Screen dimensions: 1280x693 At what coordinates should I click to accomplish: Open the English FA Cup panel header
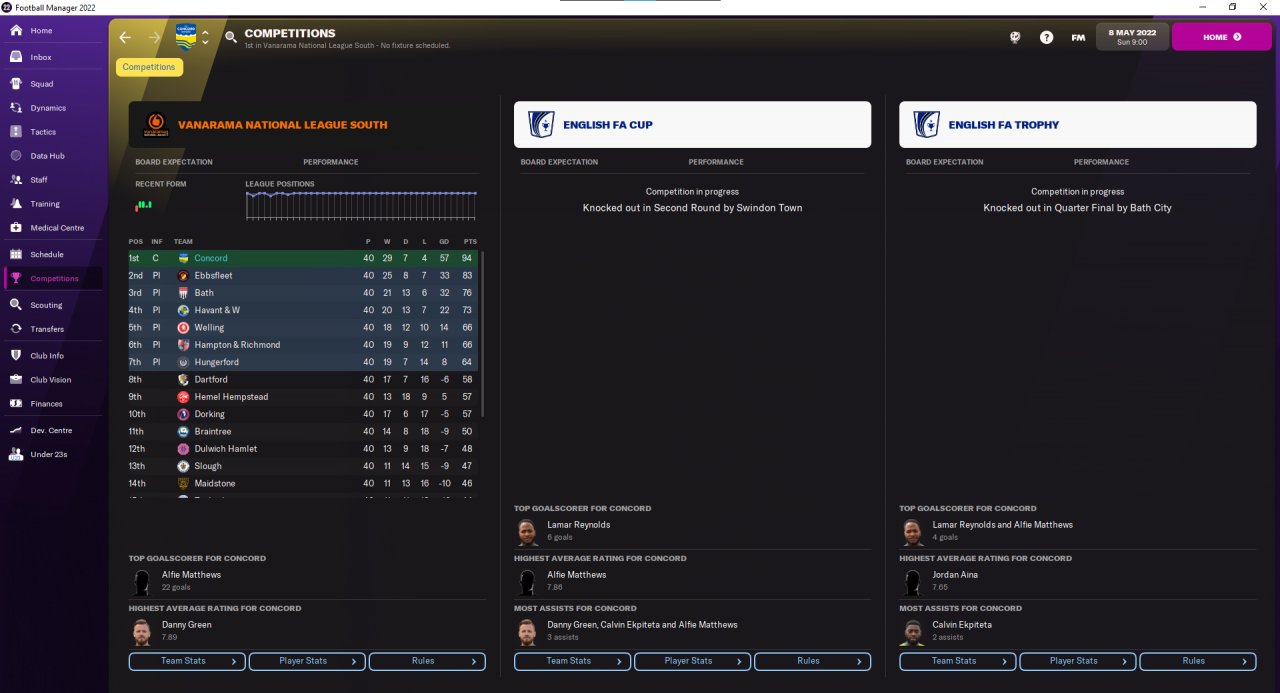(692, 125)
